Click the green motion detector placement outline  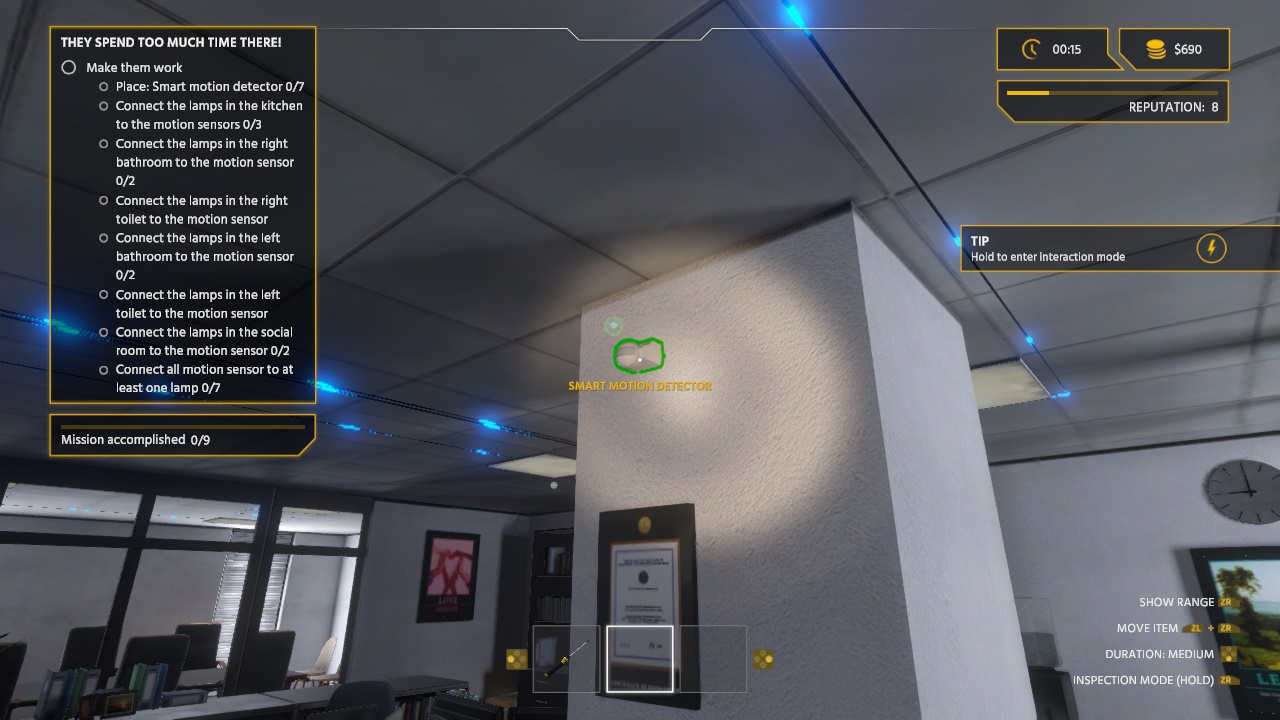click(x=638, y=354)
